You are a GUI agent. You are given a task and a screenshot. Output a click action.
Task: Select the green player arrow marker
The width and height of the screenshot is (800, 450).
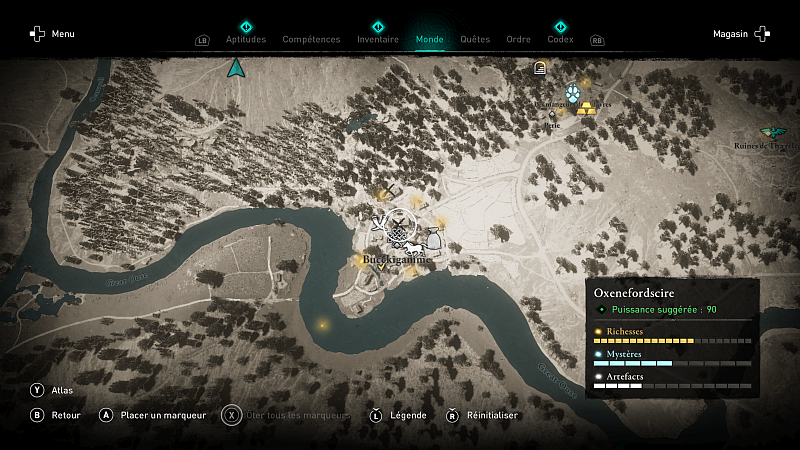236,68
